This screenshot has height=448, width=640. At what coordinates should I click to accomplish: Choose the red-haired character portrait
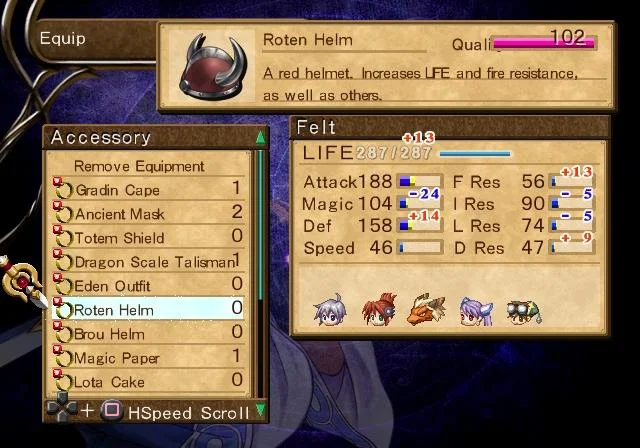(379, 309)
